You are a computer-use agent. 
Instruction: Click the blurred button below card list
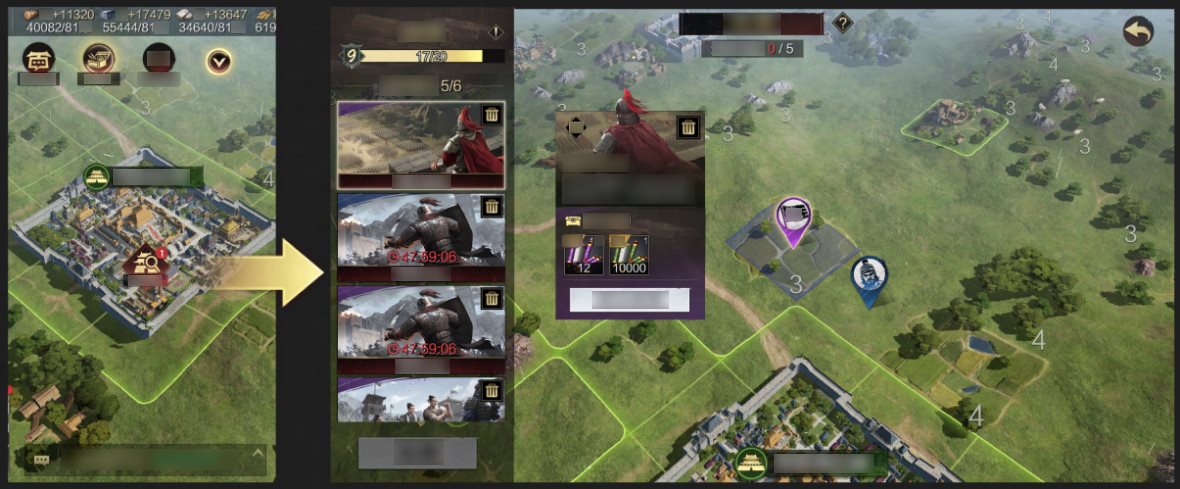[x=417, y=453]
